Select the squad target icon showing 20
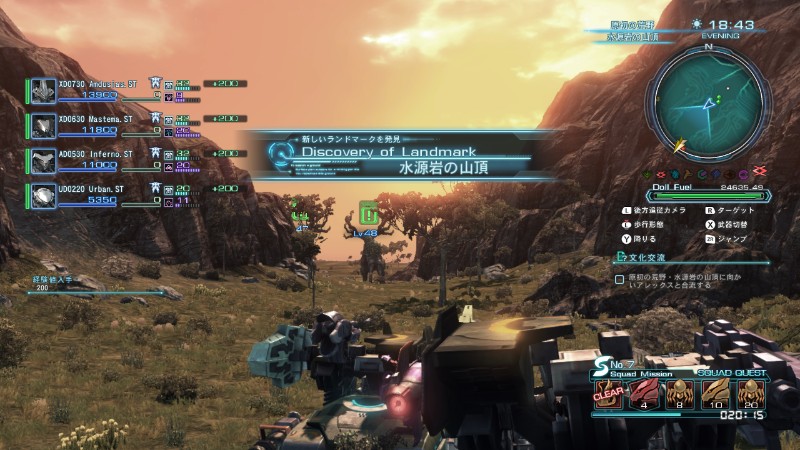Image resolution: width=800 pixels, height=450 pixels. tap(751, 394)
